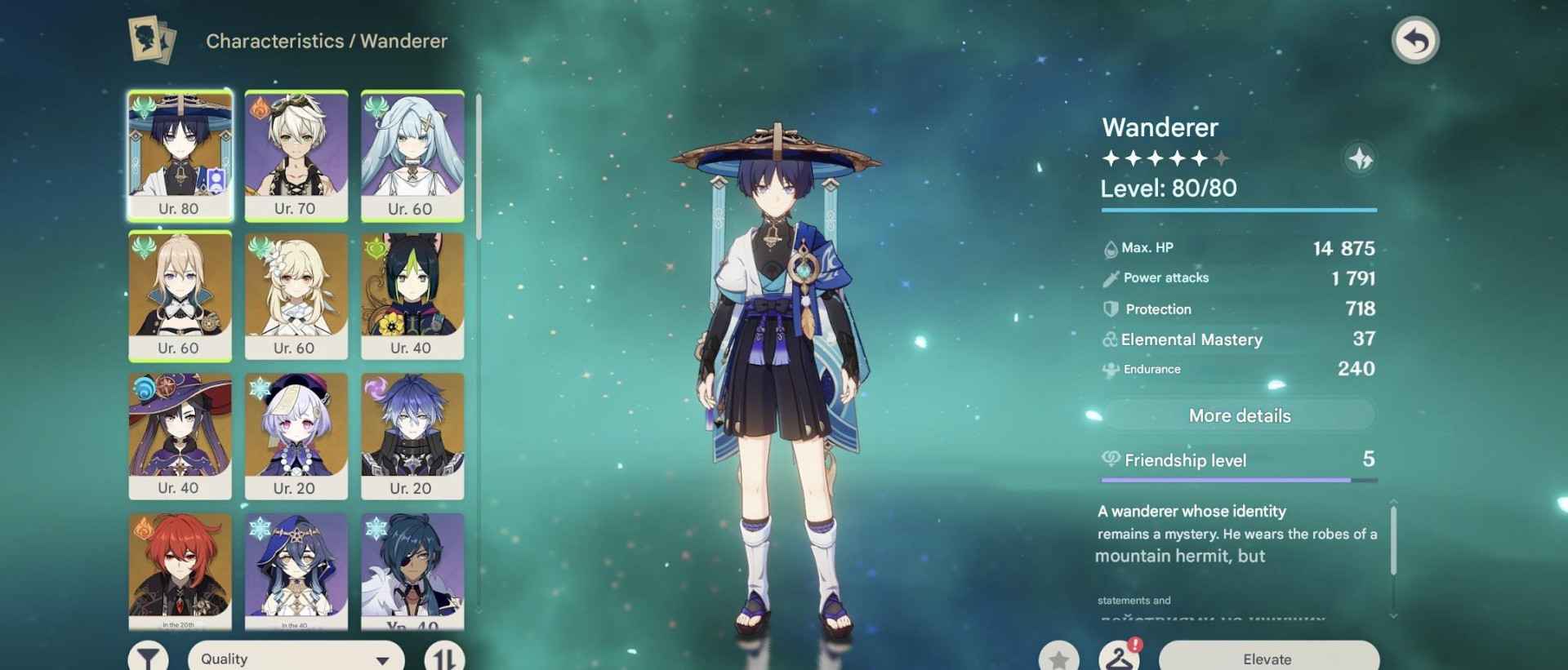Click the Max HP droplet icon
The width and height of the screenshot is (1568, 670).
click(1109, 247)
